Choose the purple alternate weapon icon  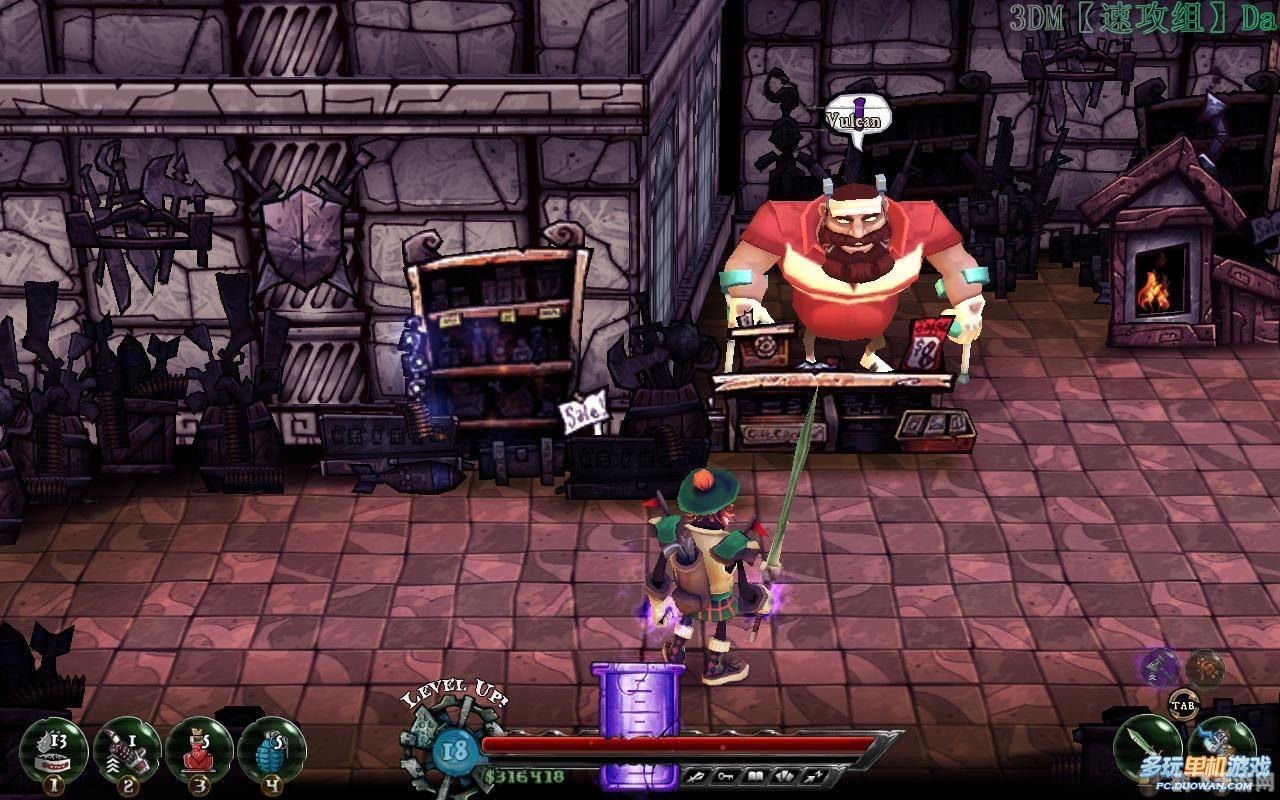click(1162, 665)
